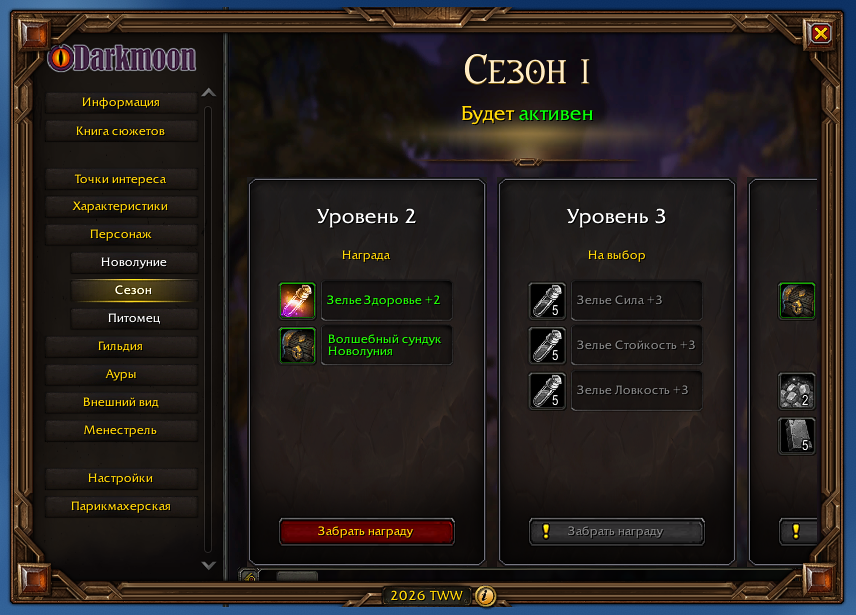The width and height of the screenshot is (856, 615).
Task: Click the Волшебный сундук Новолуния chest icon
Action: [x=297, y=345]
